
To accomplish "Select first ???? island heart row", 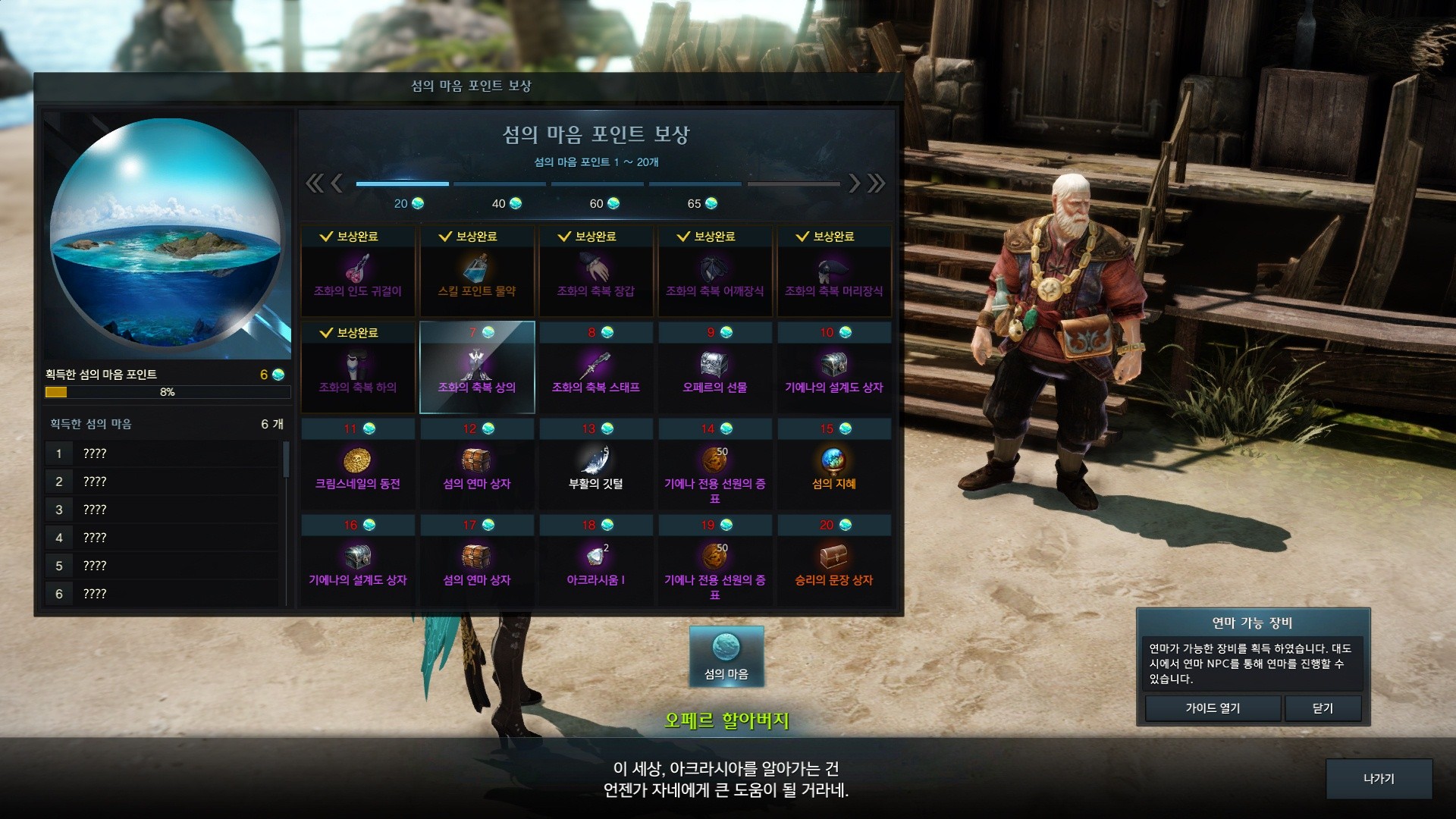I will 163,453.
